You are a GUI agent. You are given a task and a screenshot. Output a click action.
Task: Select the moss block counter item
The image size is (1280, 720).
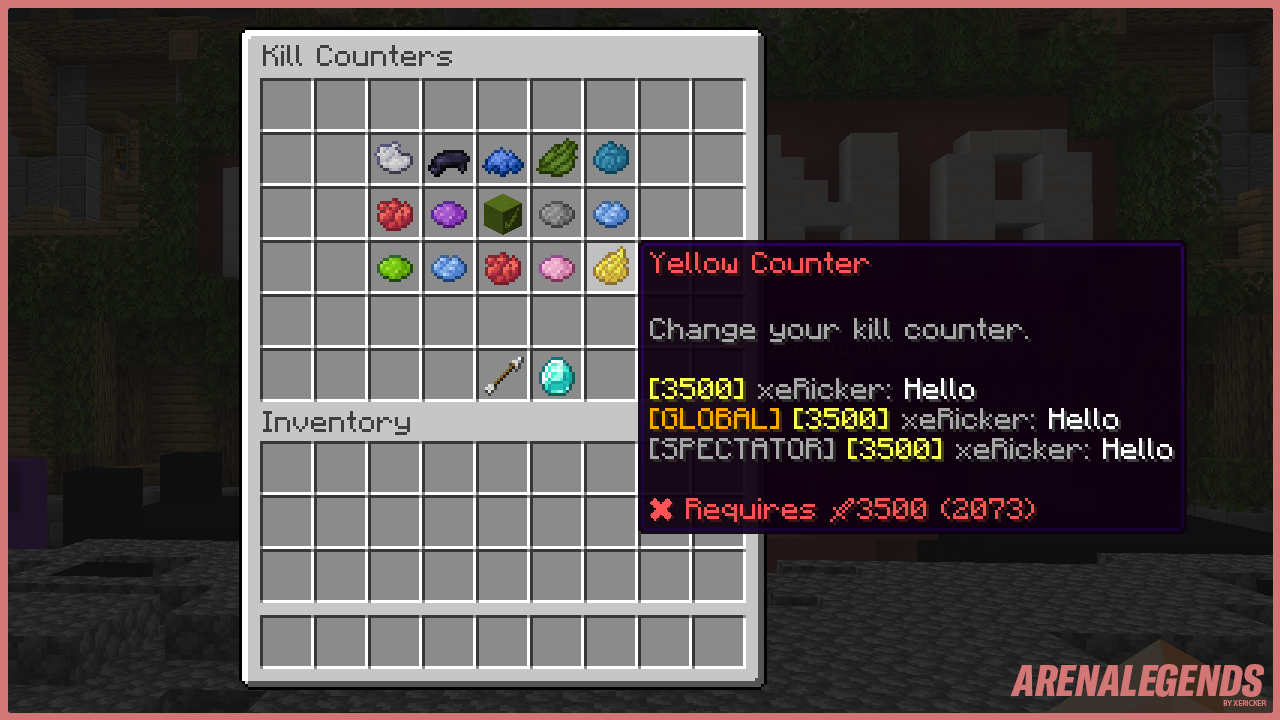click(502, 213)
